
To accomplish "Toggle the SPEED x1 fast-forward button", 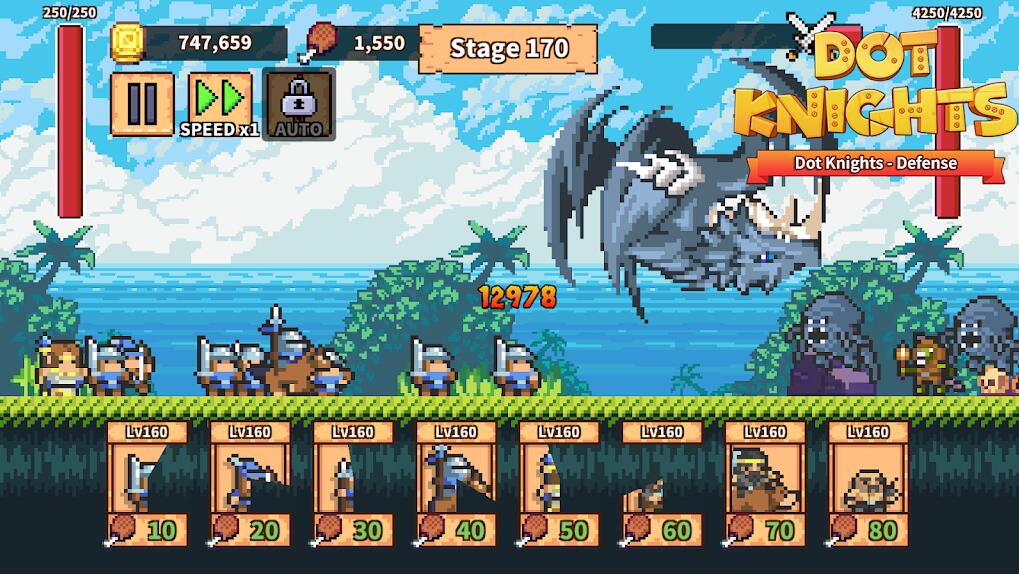I will [x=219, y=103].
